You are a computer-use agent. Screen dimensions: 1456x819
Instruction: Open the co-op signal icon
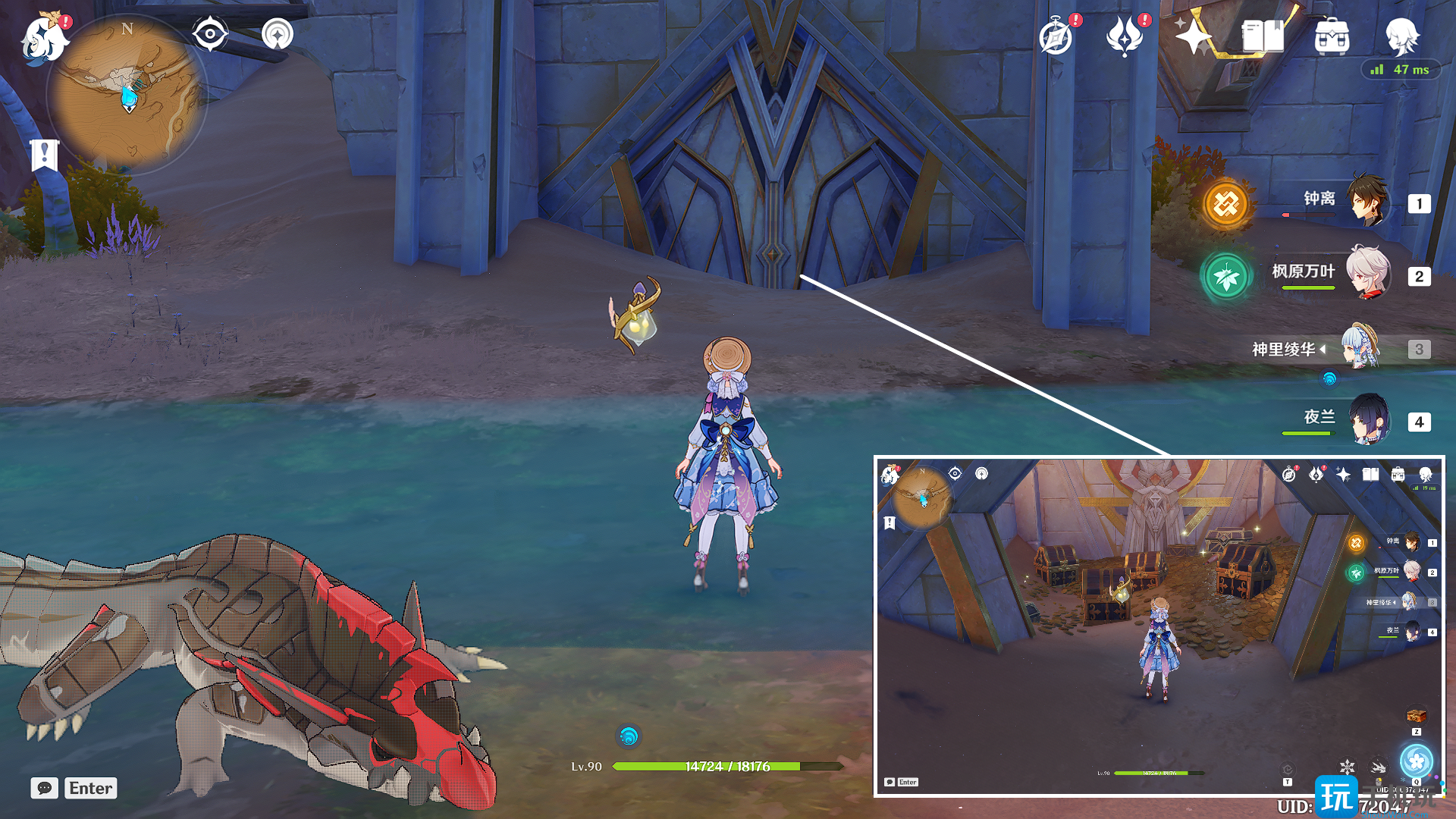click(x=278, y=34)
